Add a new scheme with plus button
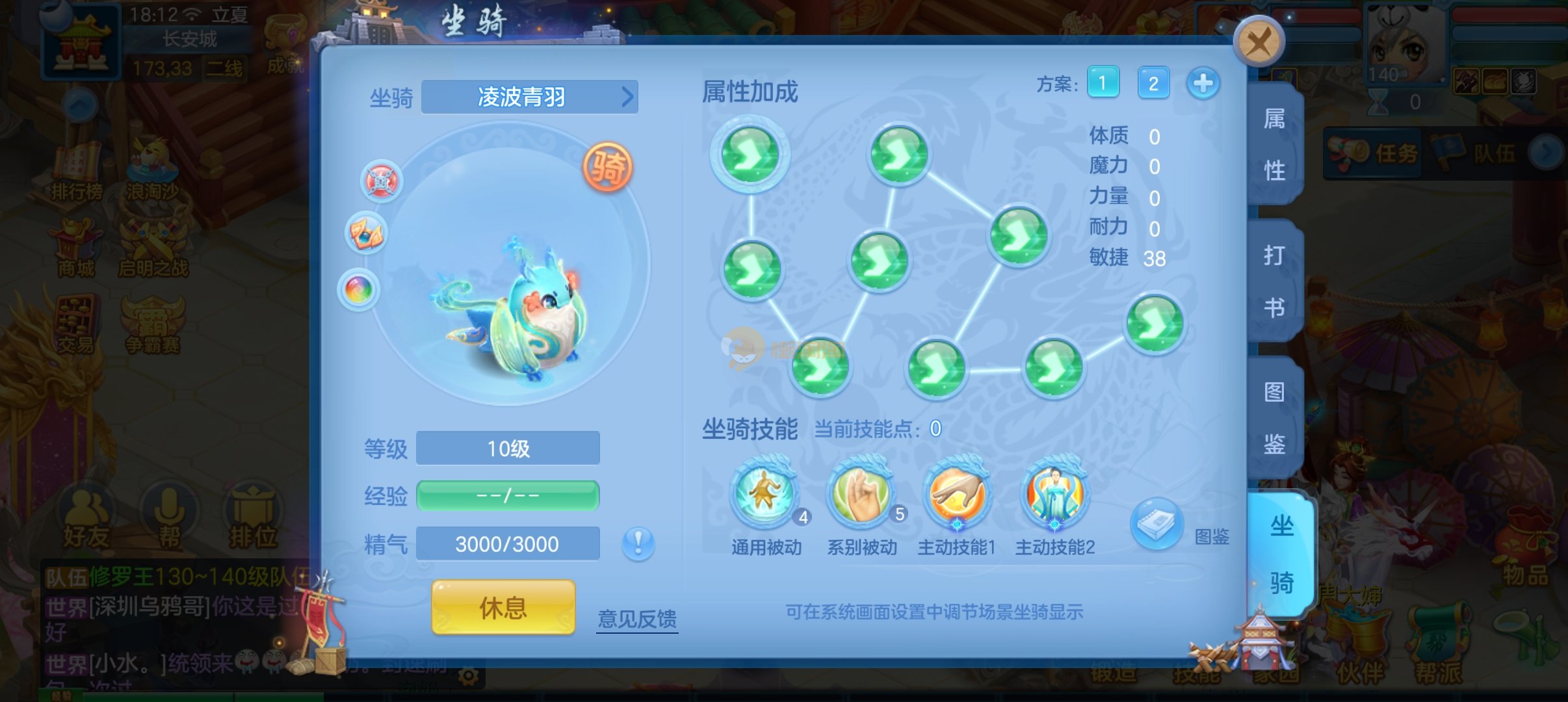 click(1203, 83)
